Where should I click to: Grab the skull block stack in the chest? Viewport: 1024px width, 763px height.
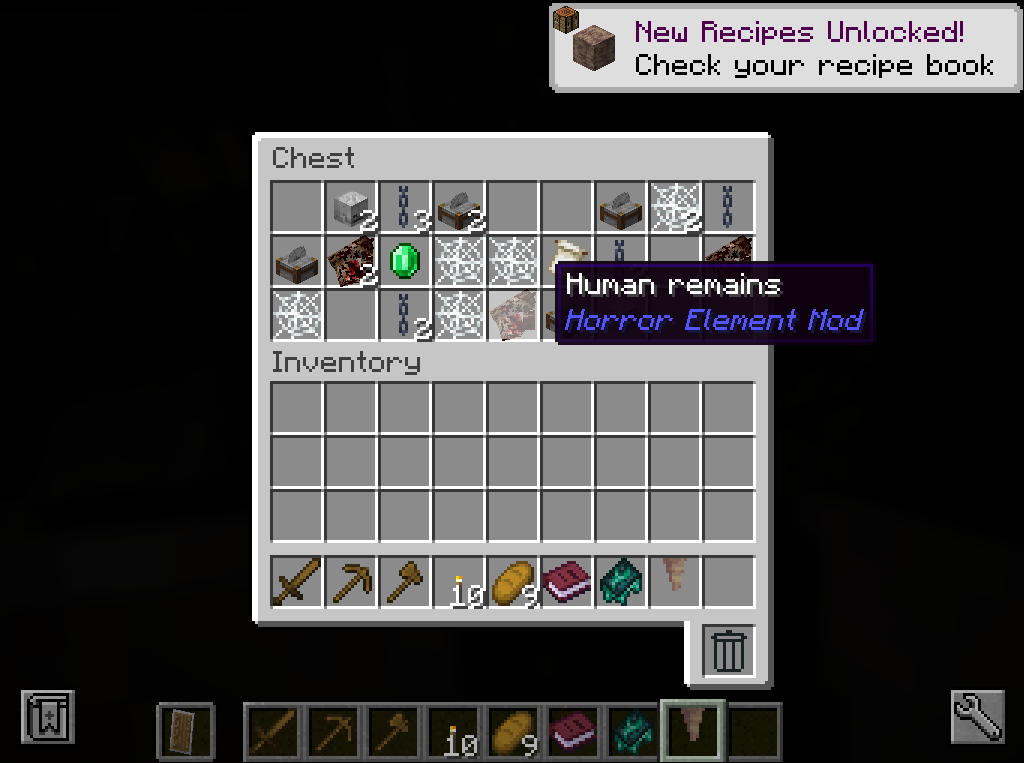350,207
